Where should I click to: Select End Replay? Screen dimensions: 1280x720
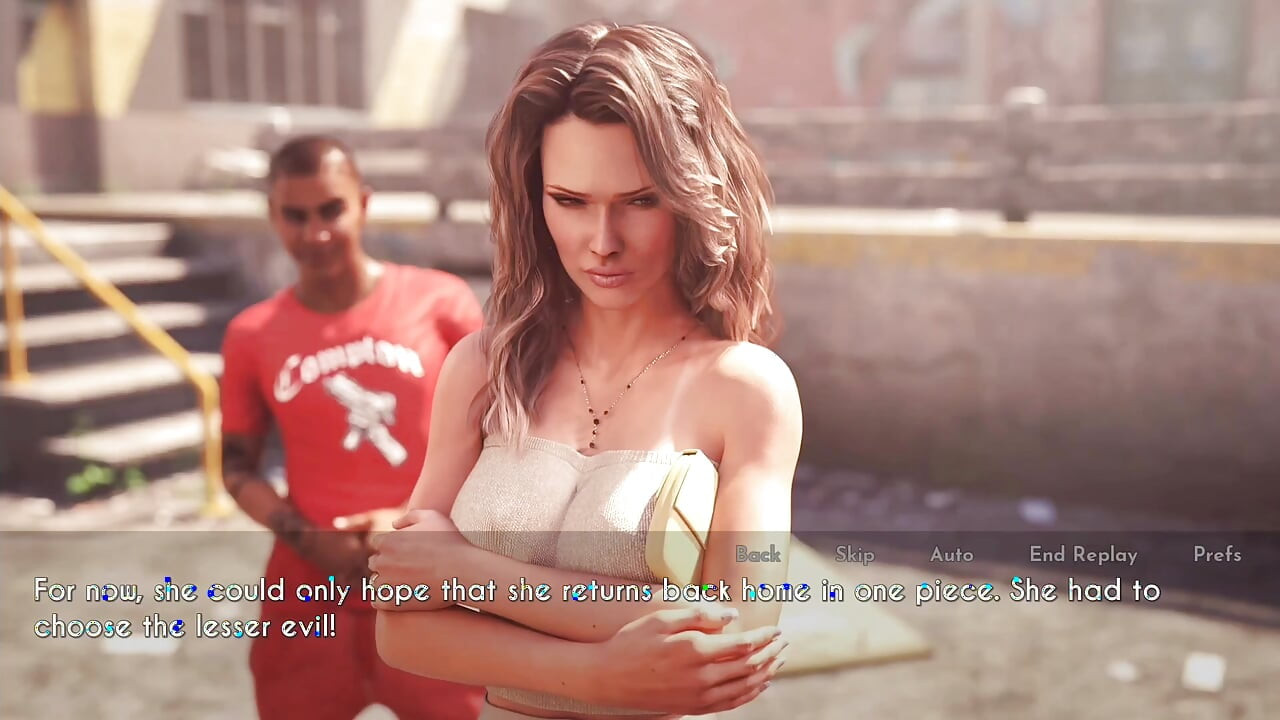click(1083, 554)
